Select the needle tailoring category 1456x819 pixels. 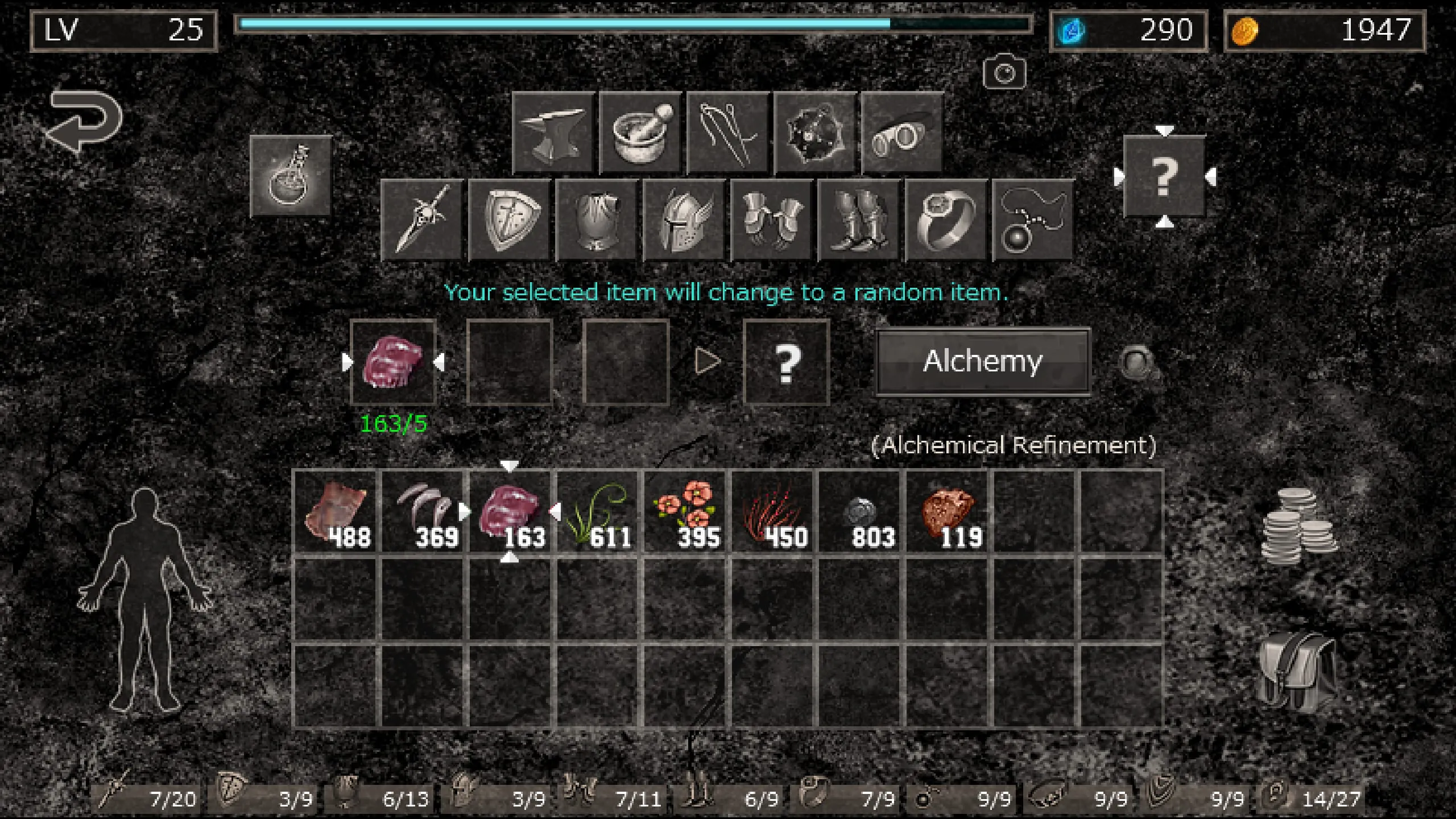click(727, 132)
